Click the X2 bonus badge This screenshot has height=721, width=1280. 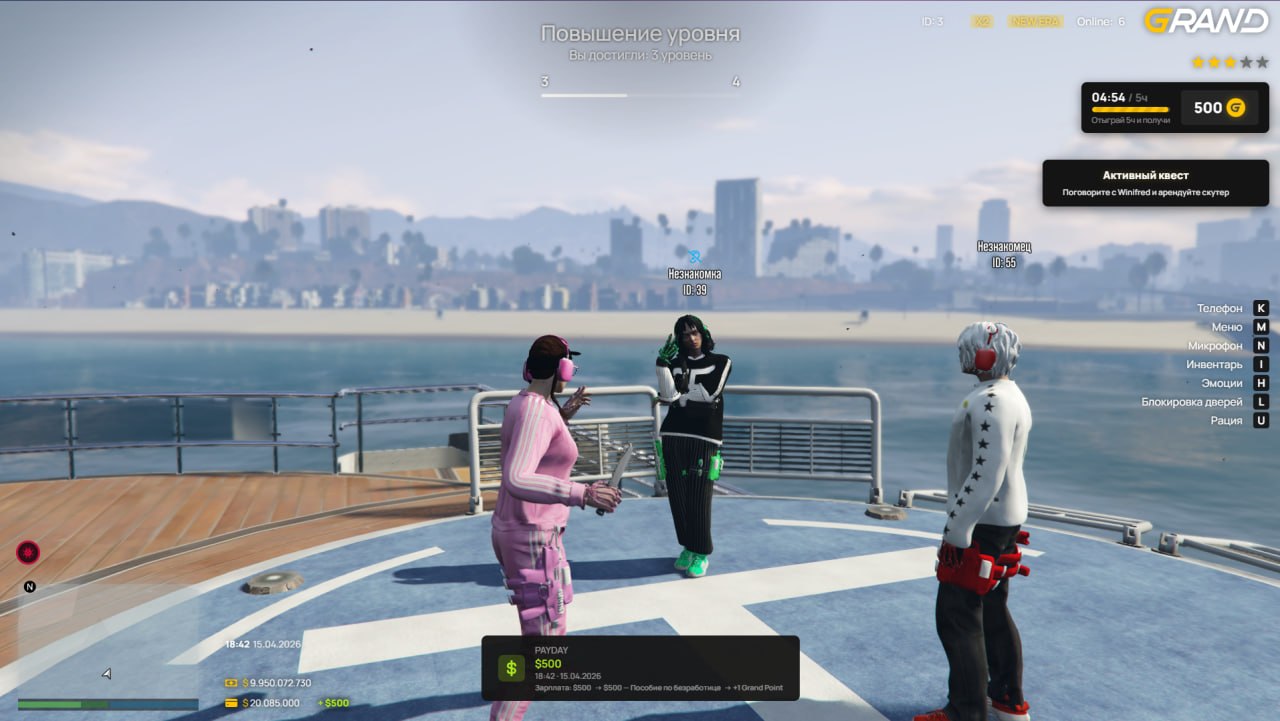tap(982, 22)
